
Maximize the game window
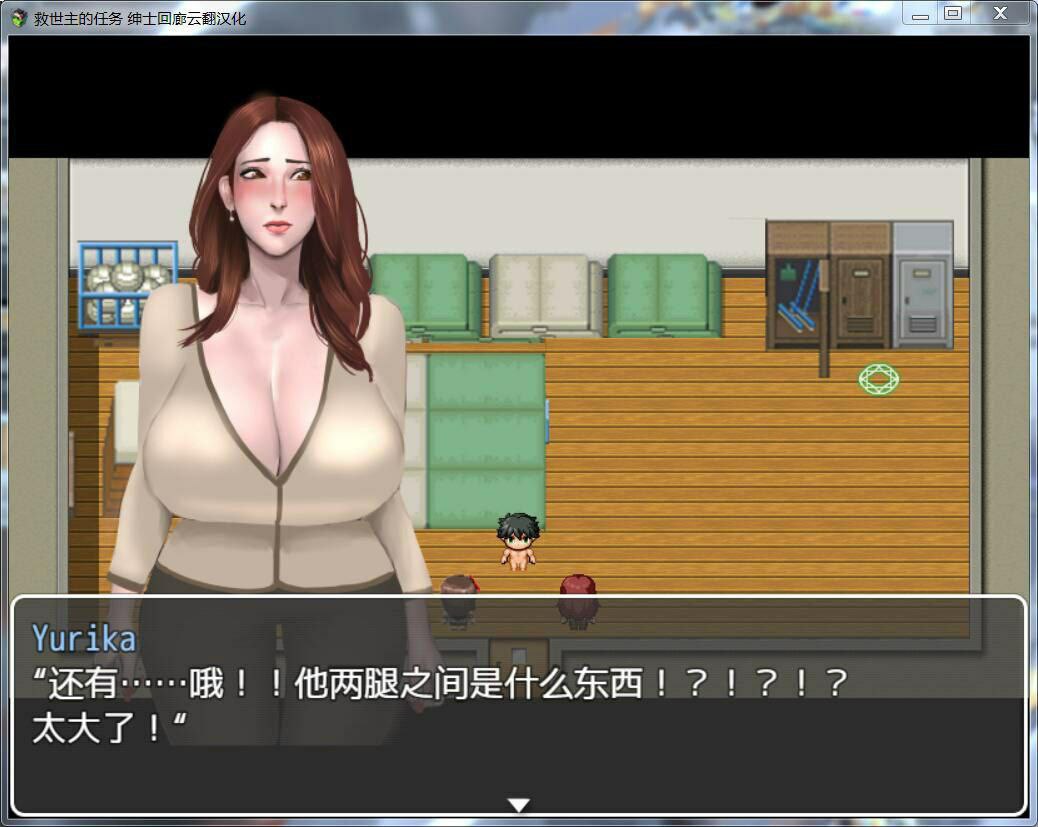click(x=952, y=13)
